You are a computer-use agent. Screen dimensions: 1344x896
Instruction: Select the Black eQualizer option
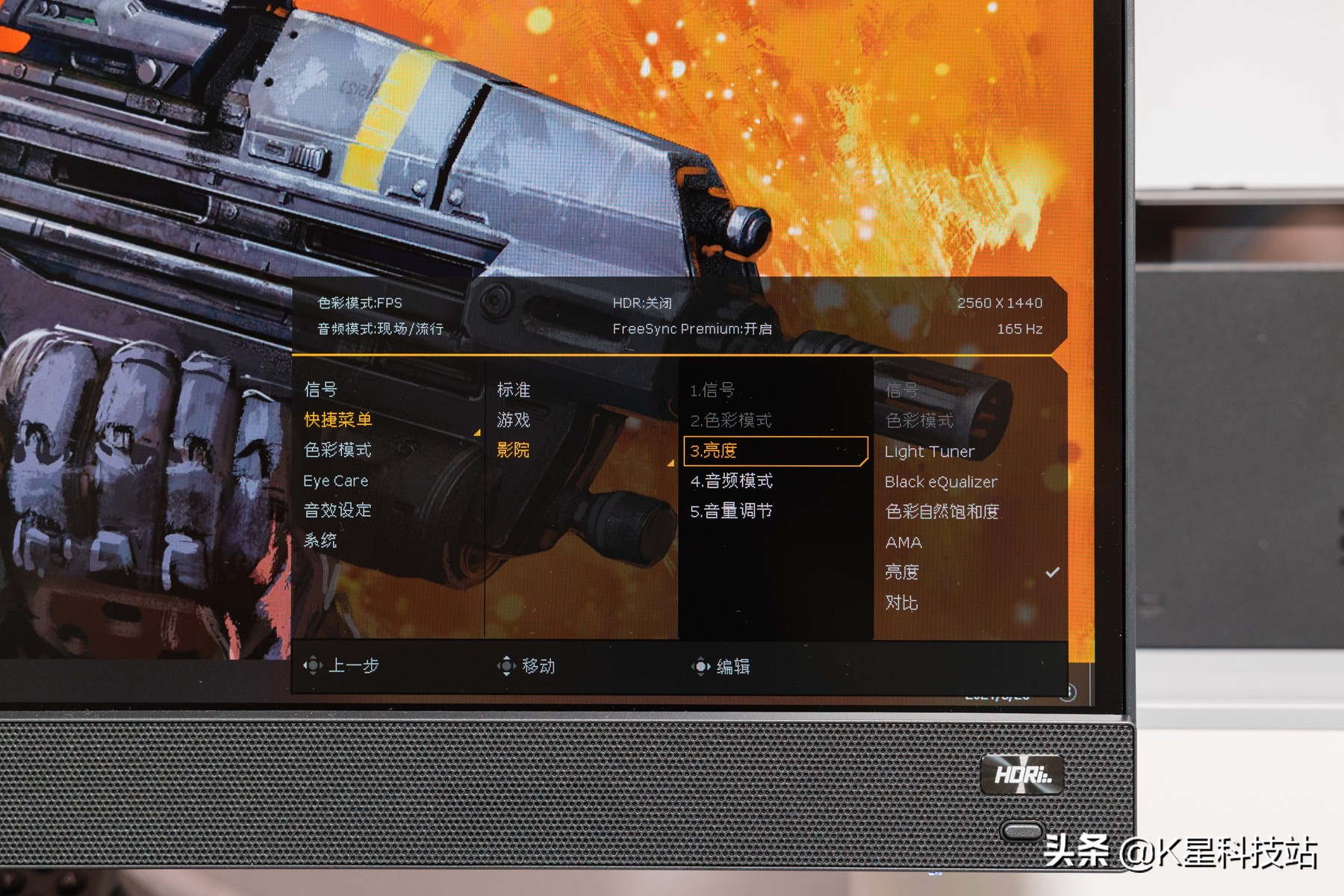pyautogui.click(x=940, y=482)
